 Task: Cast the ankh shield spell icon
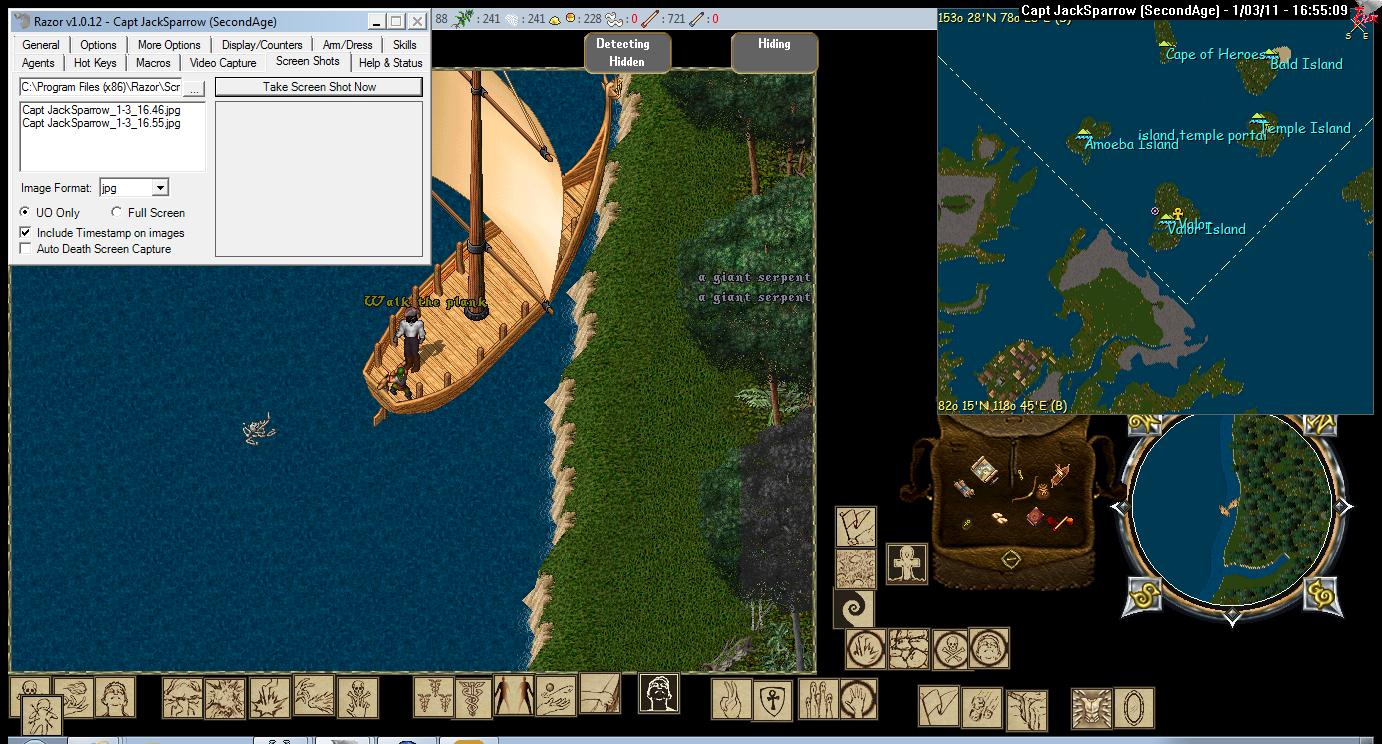[x=771, y=699]
